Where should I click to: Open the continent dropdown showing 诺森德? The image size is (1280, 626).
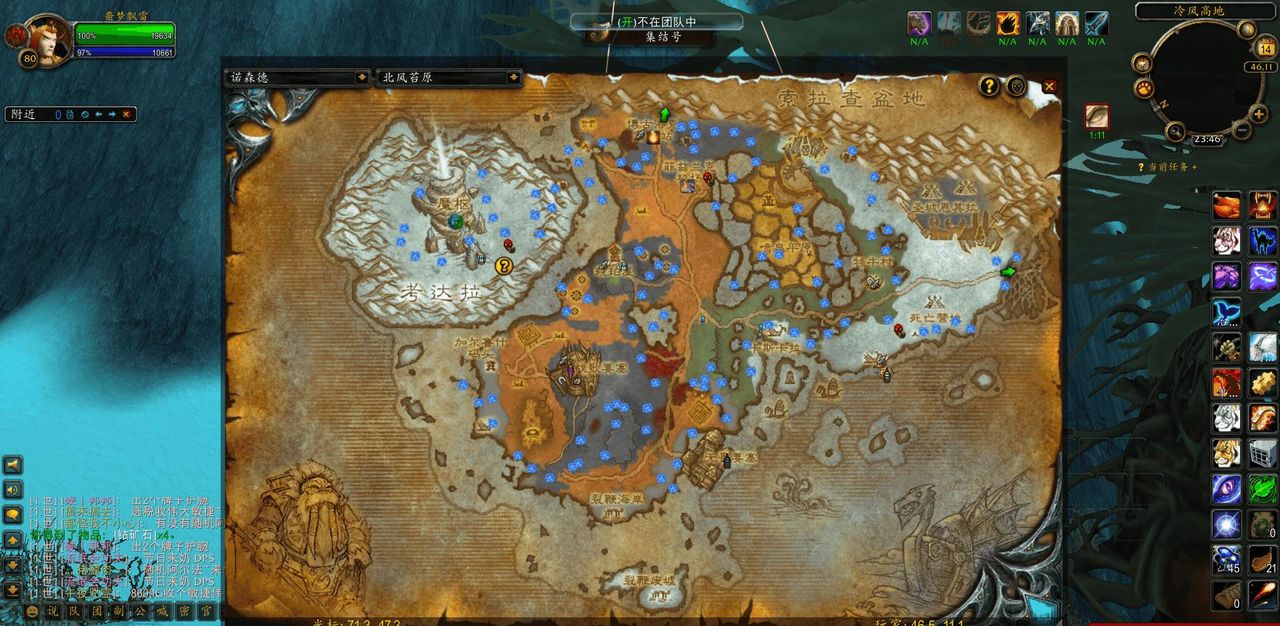[x=297, y=77]
